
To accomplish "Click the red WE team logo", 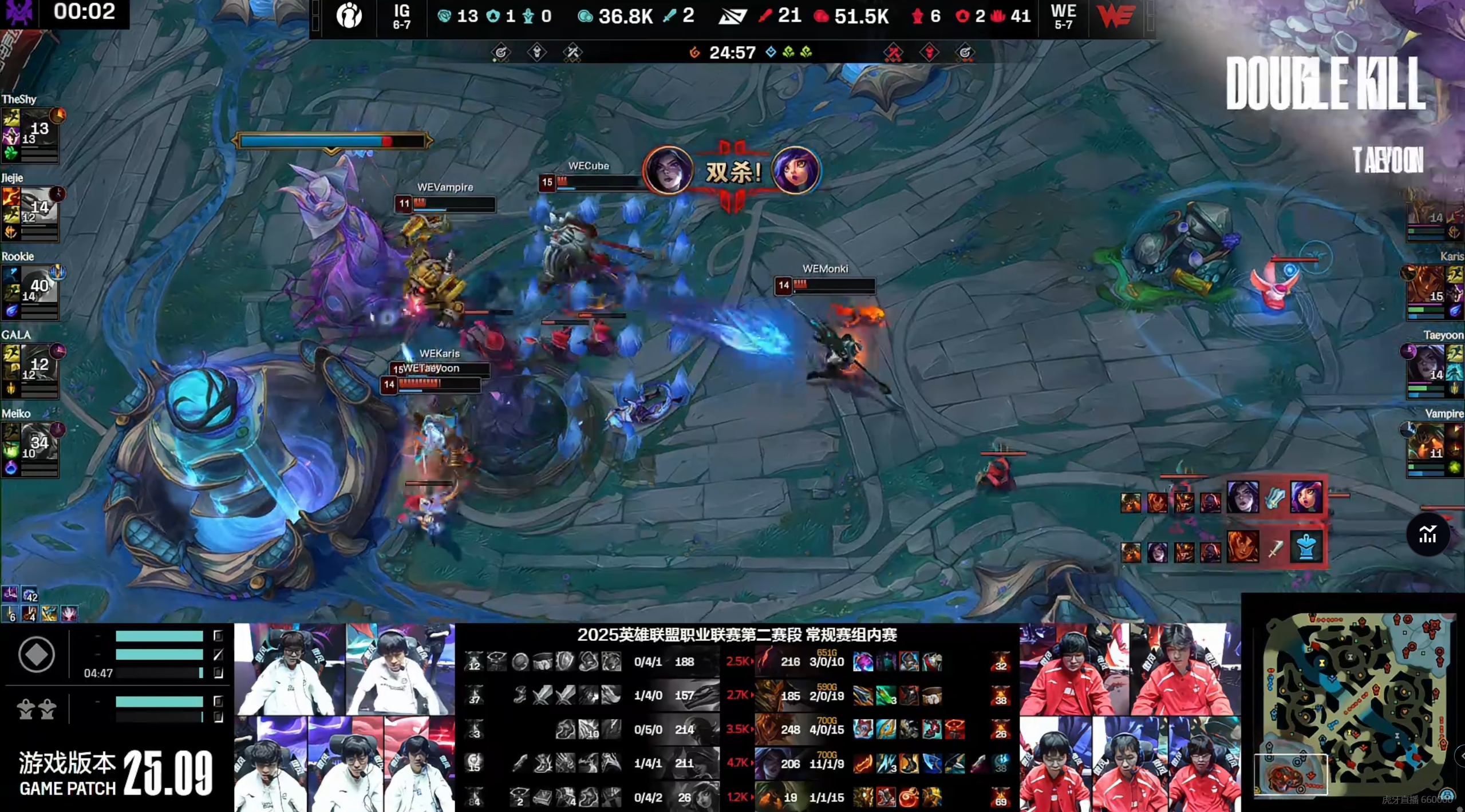I will [x=1116, y=16].
